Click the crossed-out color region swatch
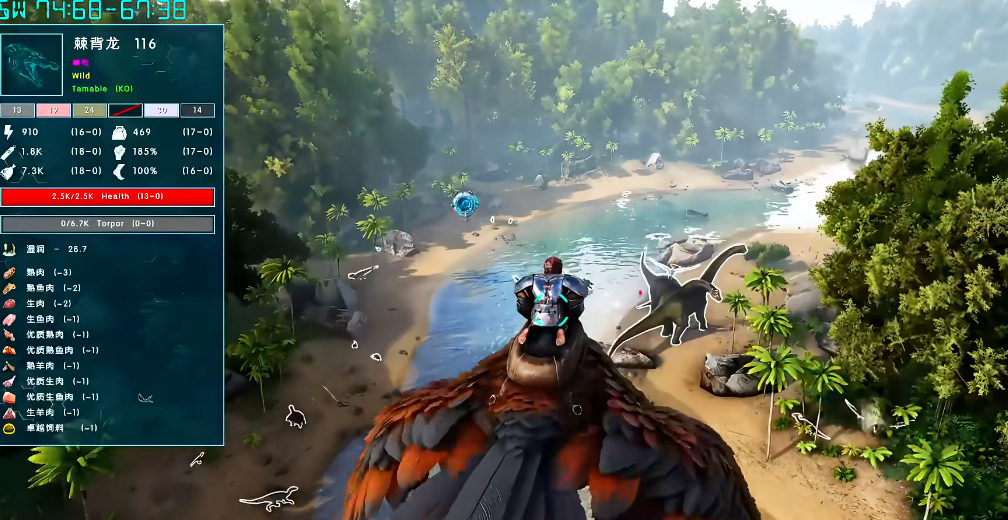 coord(125,110)
